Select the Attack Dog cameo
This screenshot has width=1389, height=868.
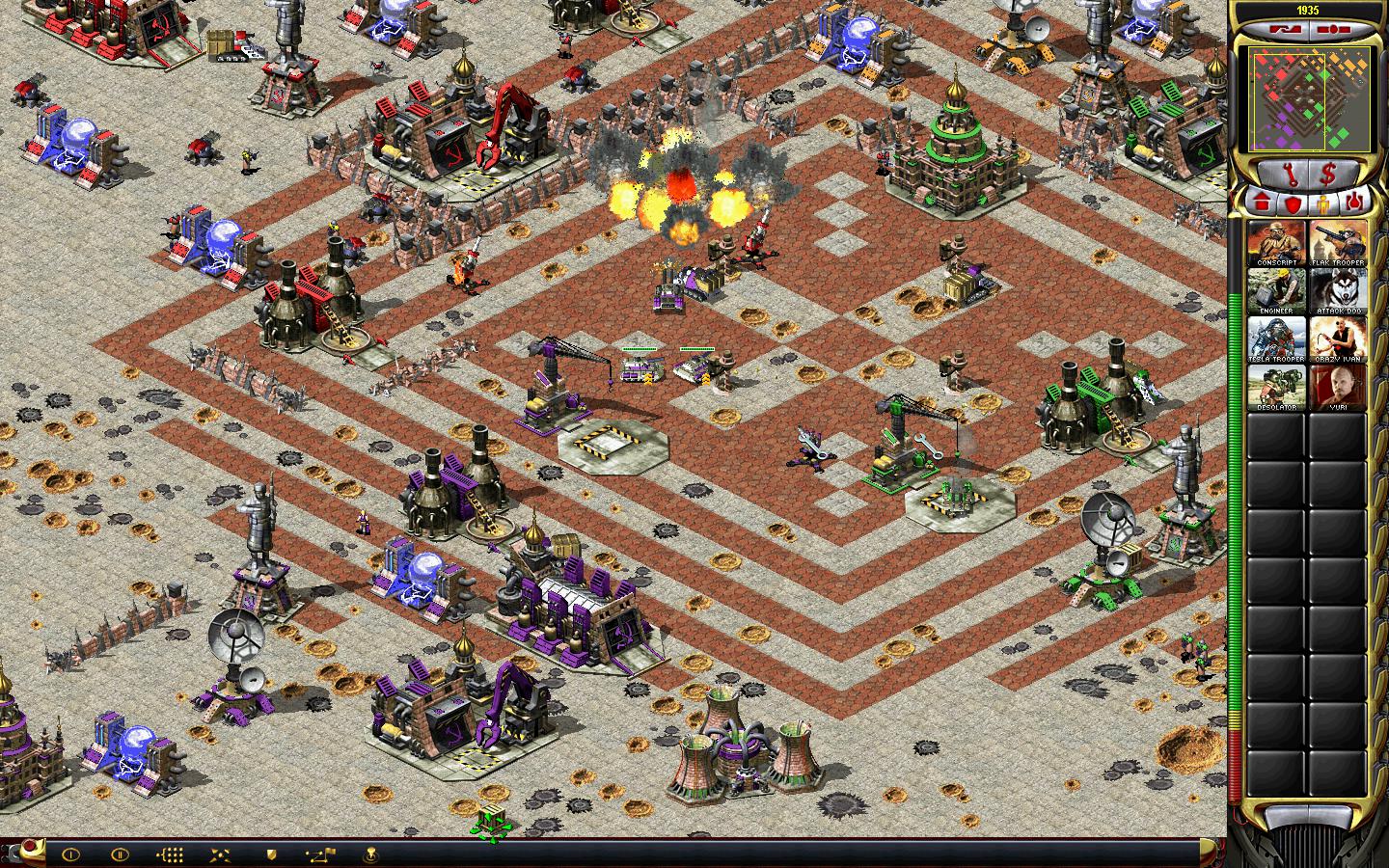[x=1337, y=291]
